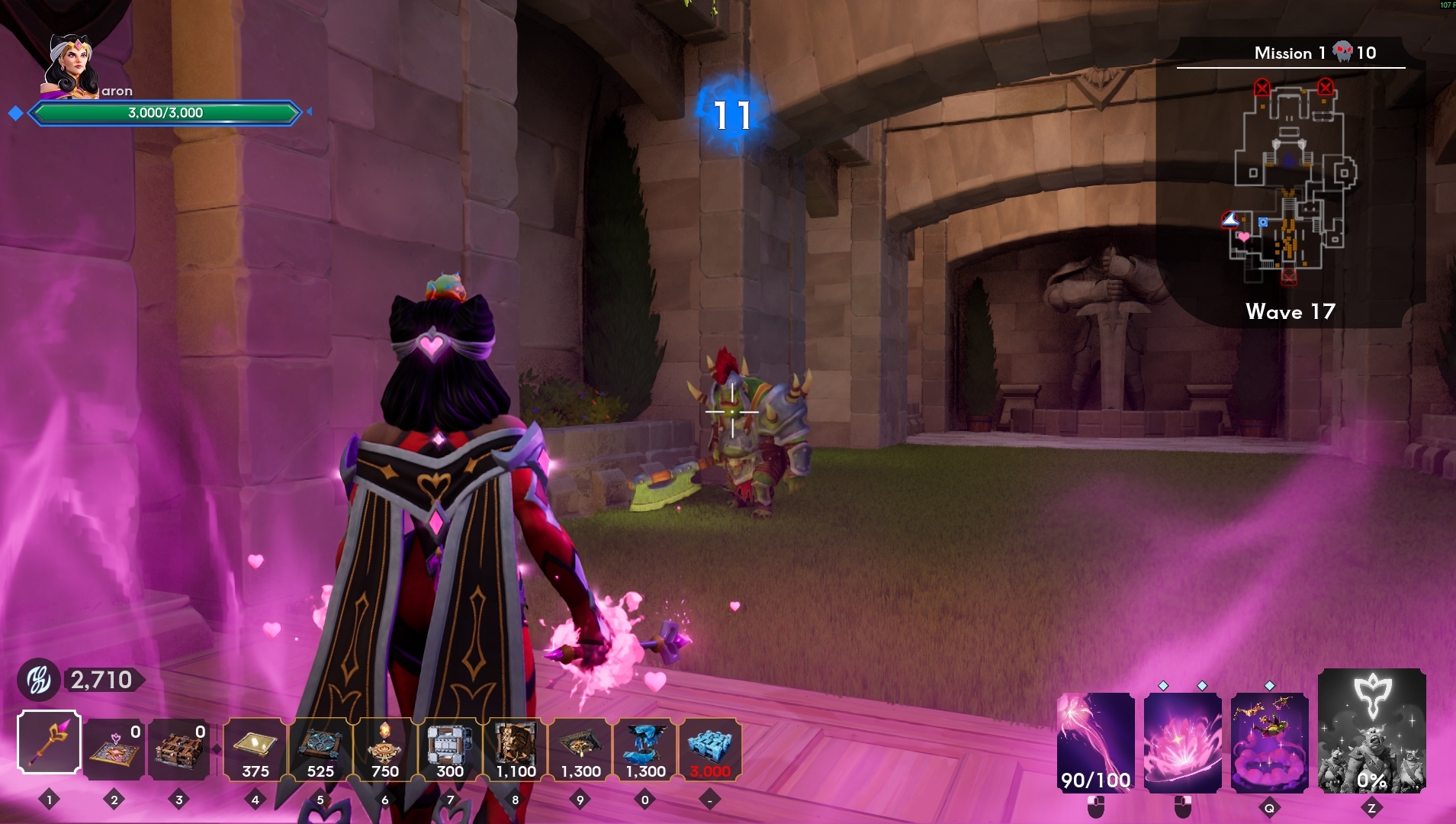Select the 525-cost dark floor trap

pos(320,748)
